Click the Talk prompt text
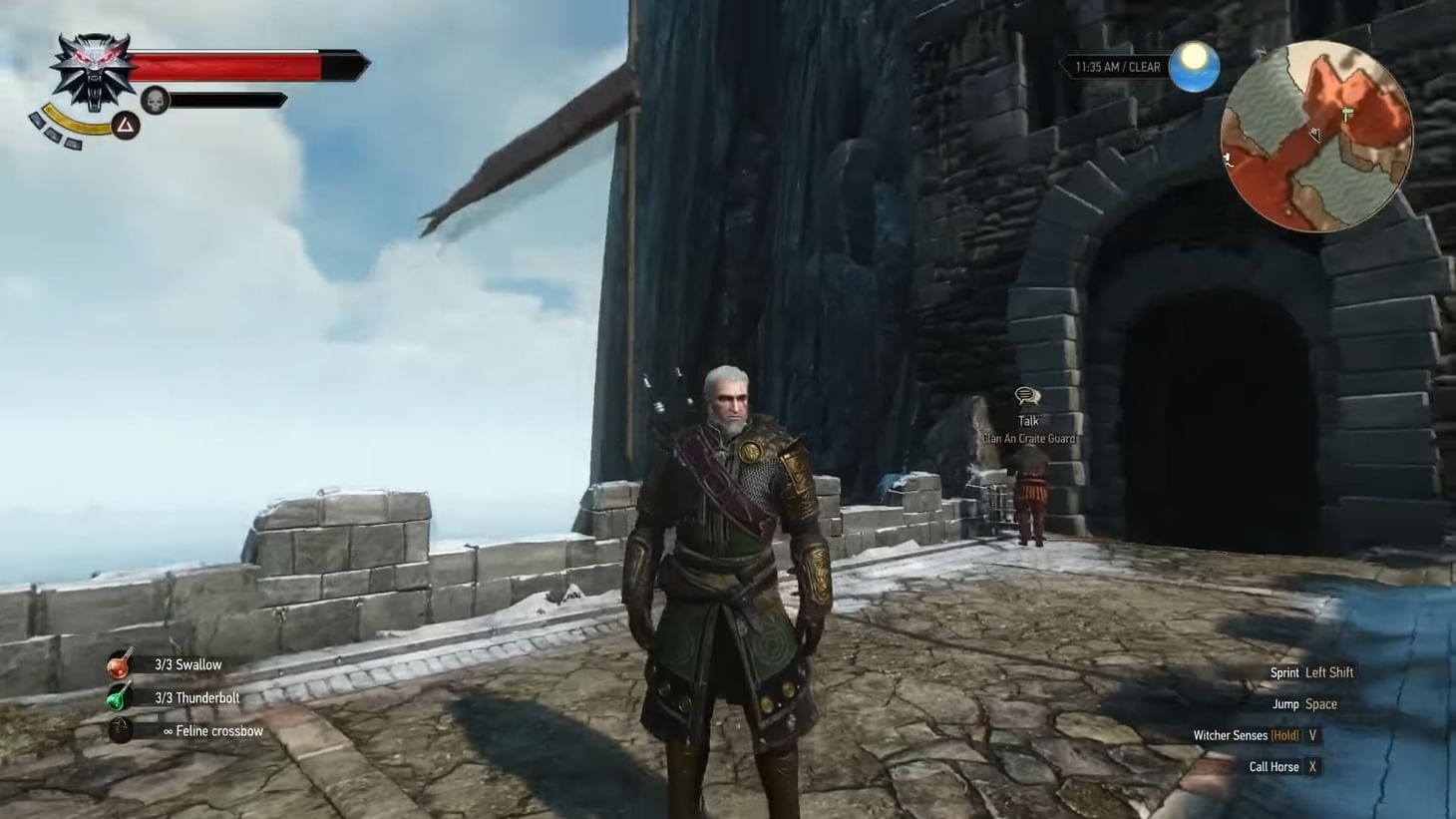This screenshot has height=819, width=1456. click(x=1027, y=420)
